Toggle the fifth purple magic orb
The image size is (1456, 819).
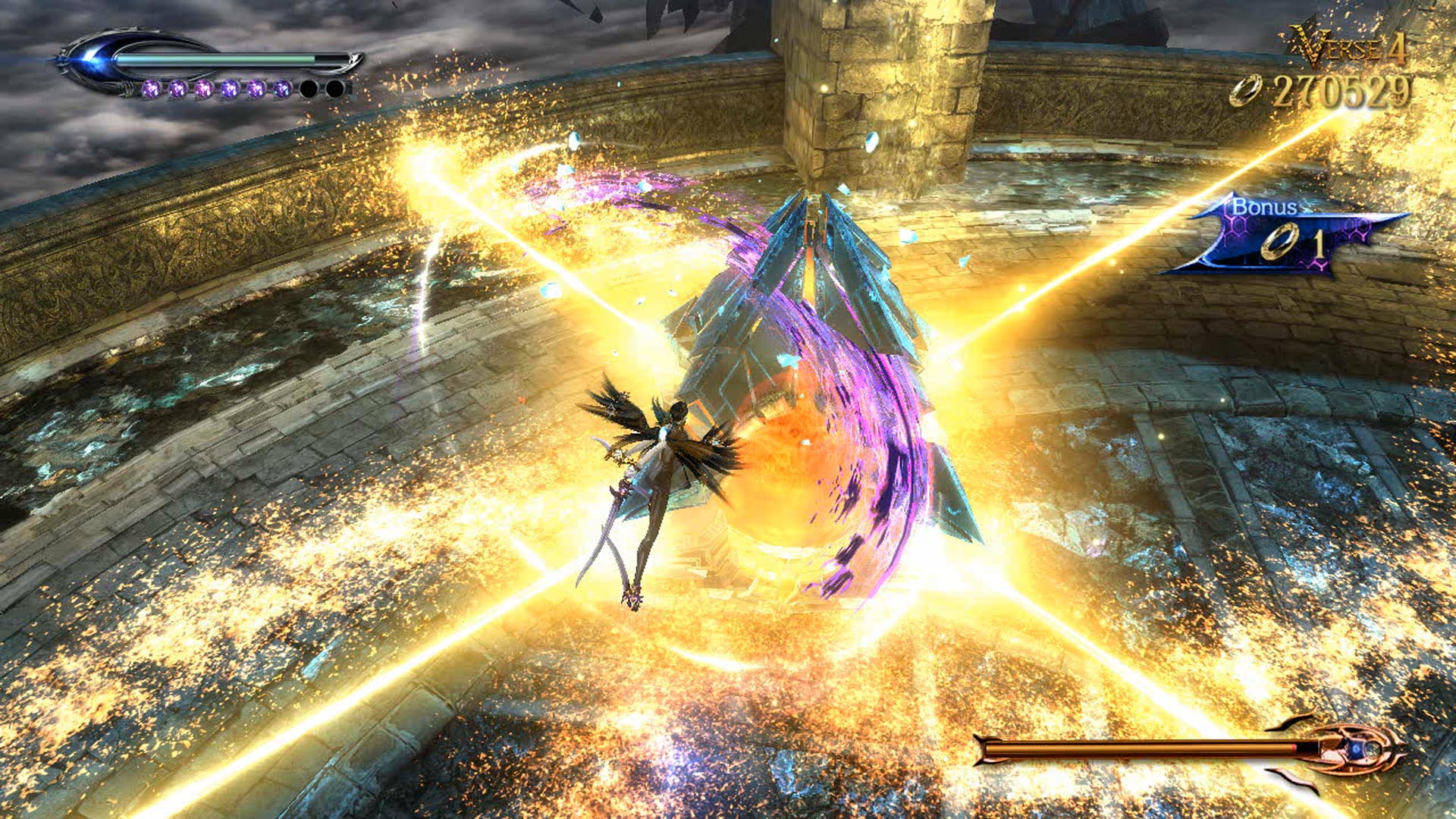[254, 89]
